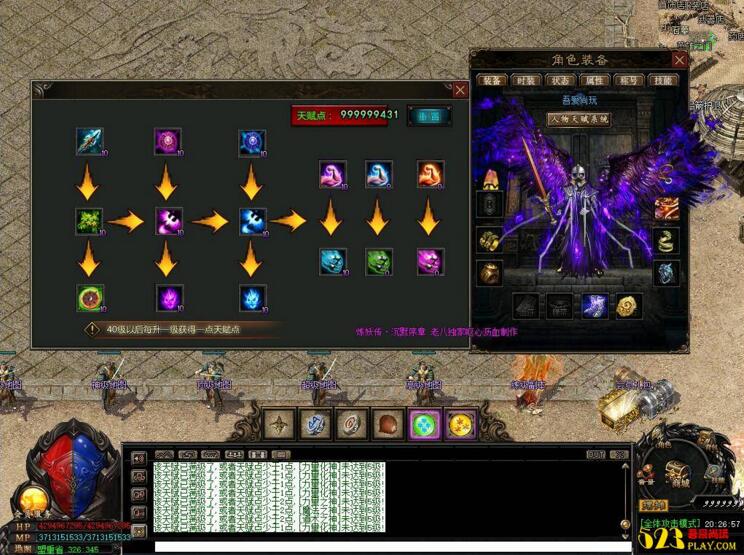The width and height of the screenshot is (744, 555).
Task: Choose the purple flame skull talent
Action: [168, 297]
